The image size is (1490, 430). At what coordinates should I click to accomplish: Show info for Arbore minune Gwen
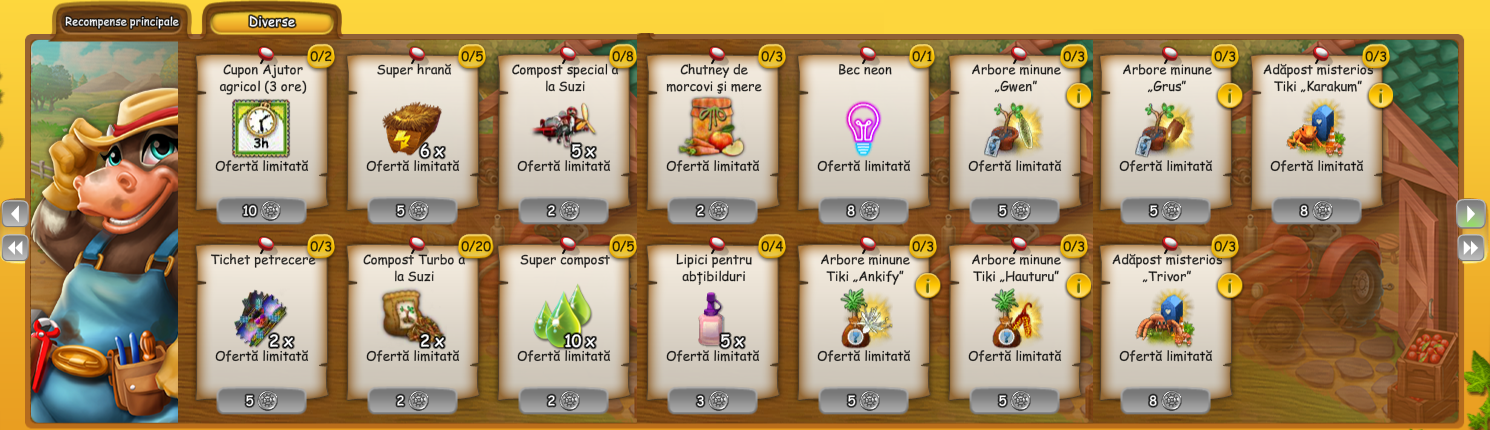tap(1078, 96)
